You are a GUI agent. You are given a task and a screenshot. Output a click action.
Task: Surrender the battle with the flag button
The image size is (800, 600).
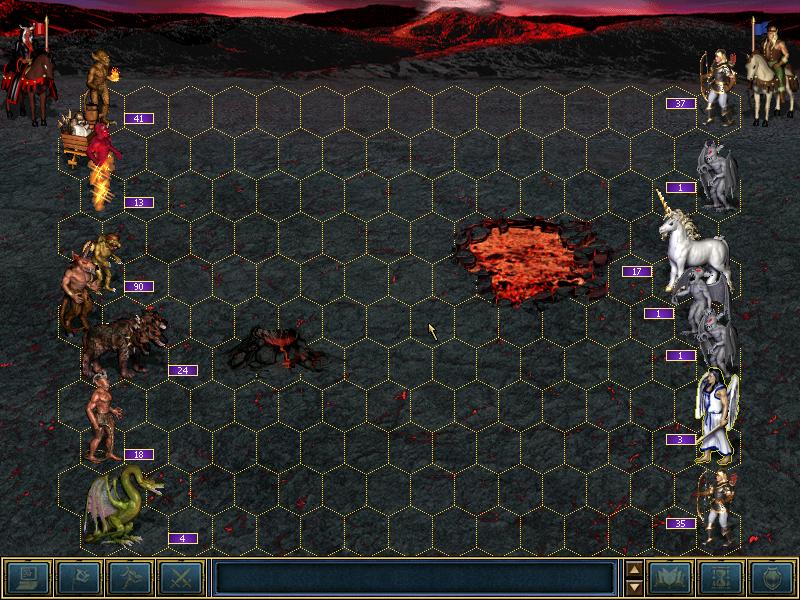tap(77, 577)
